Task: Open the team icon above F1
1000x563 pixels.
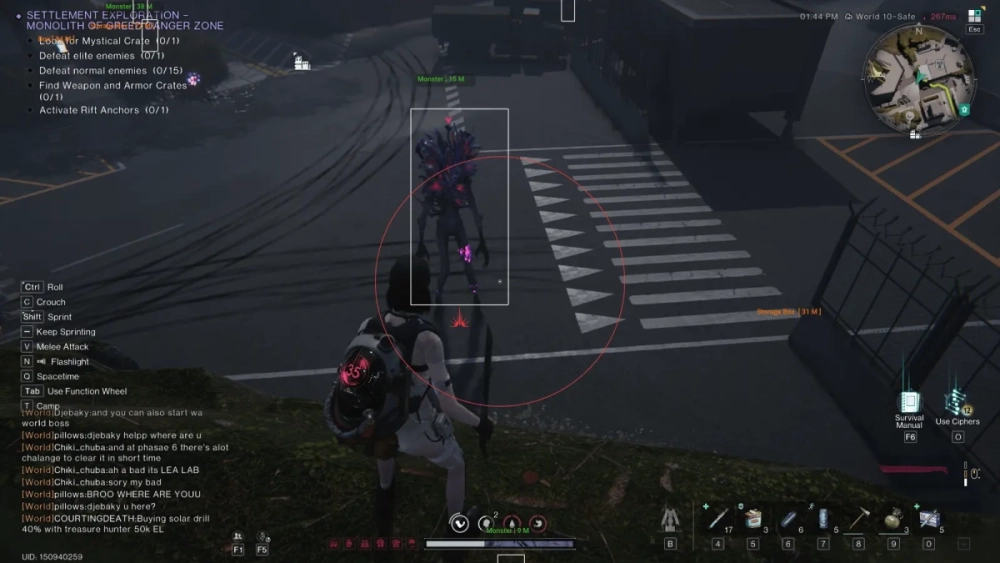Action: click(238, 537)
